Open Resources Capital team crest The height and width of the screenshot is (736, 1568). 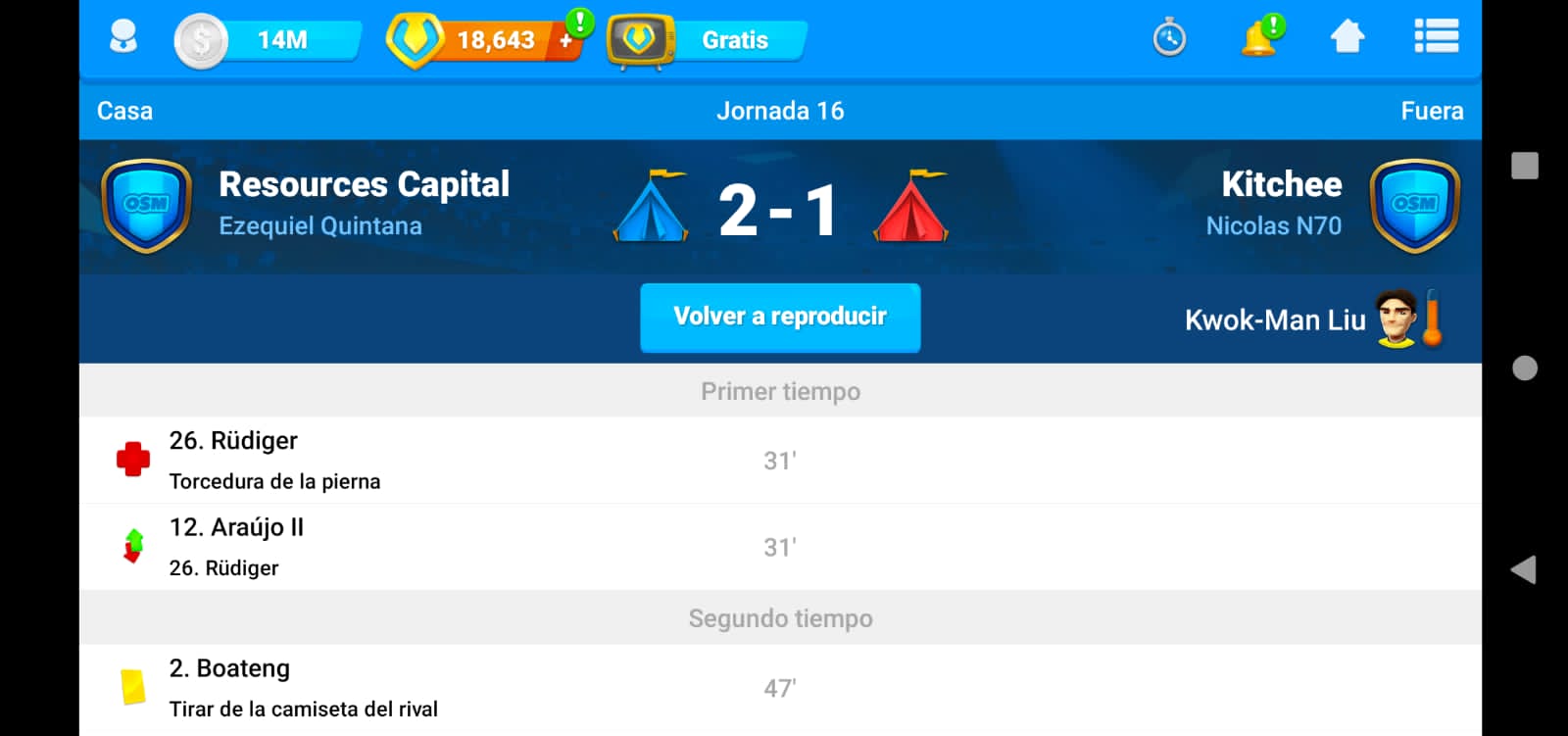point(146,206)
